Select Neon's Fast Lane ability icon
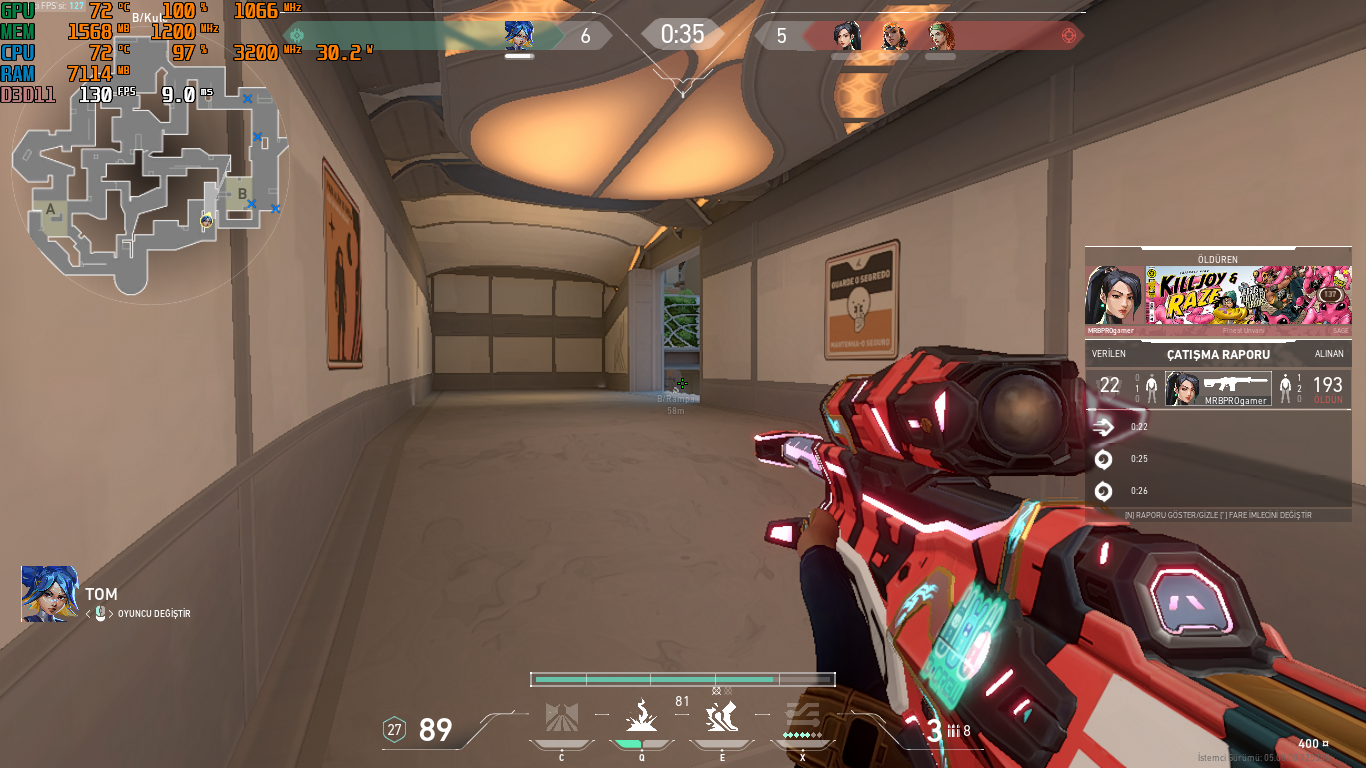1366x768 pixels. [561, 718]
